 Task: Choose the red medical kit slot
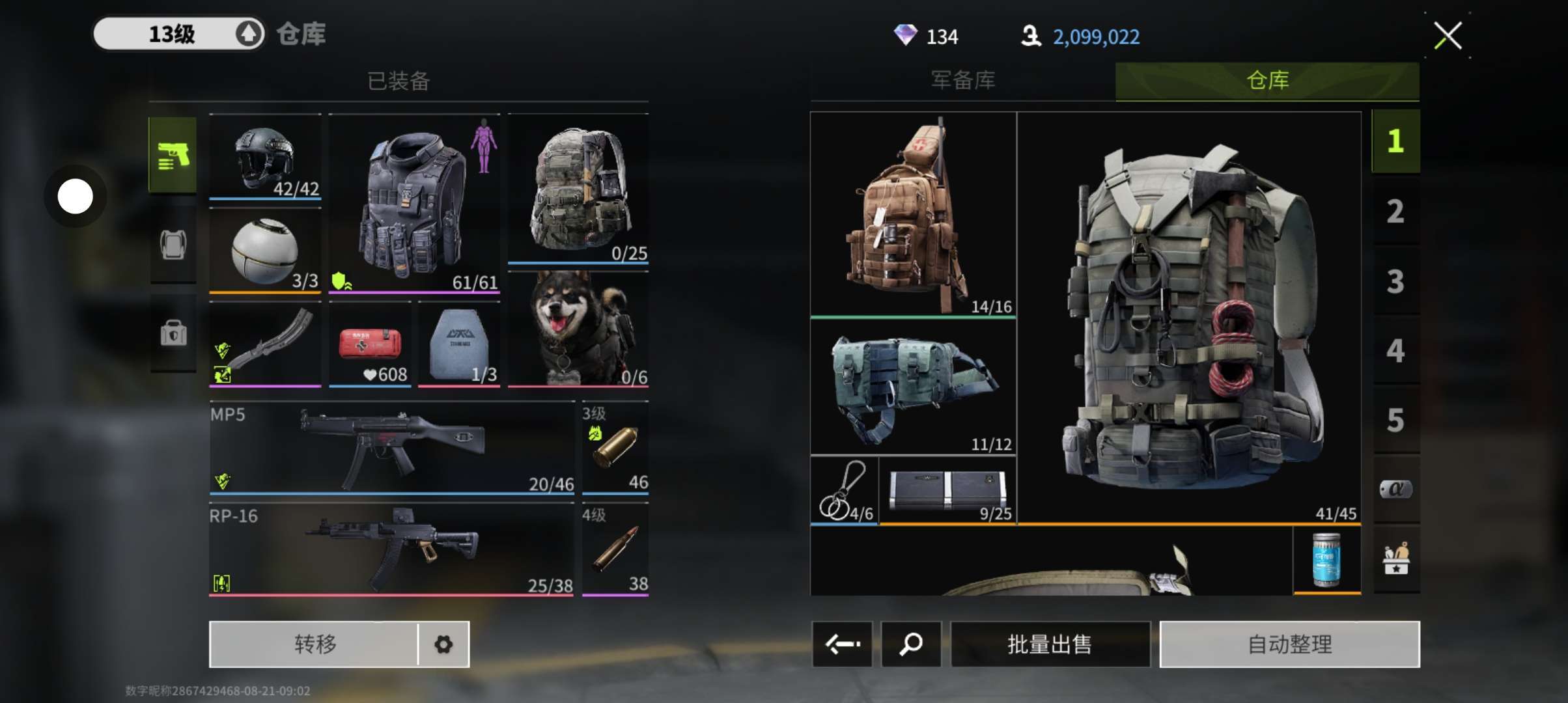[x=370, y=345]
